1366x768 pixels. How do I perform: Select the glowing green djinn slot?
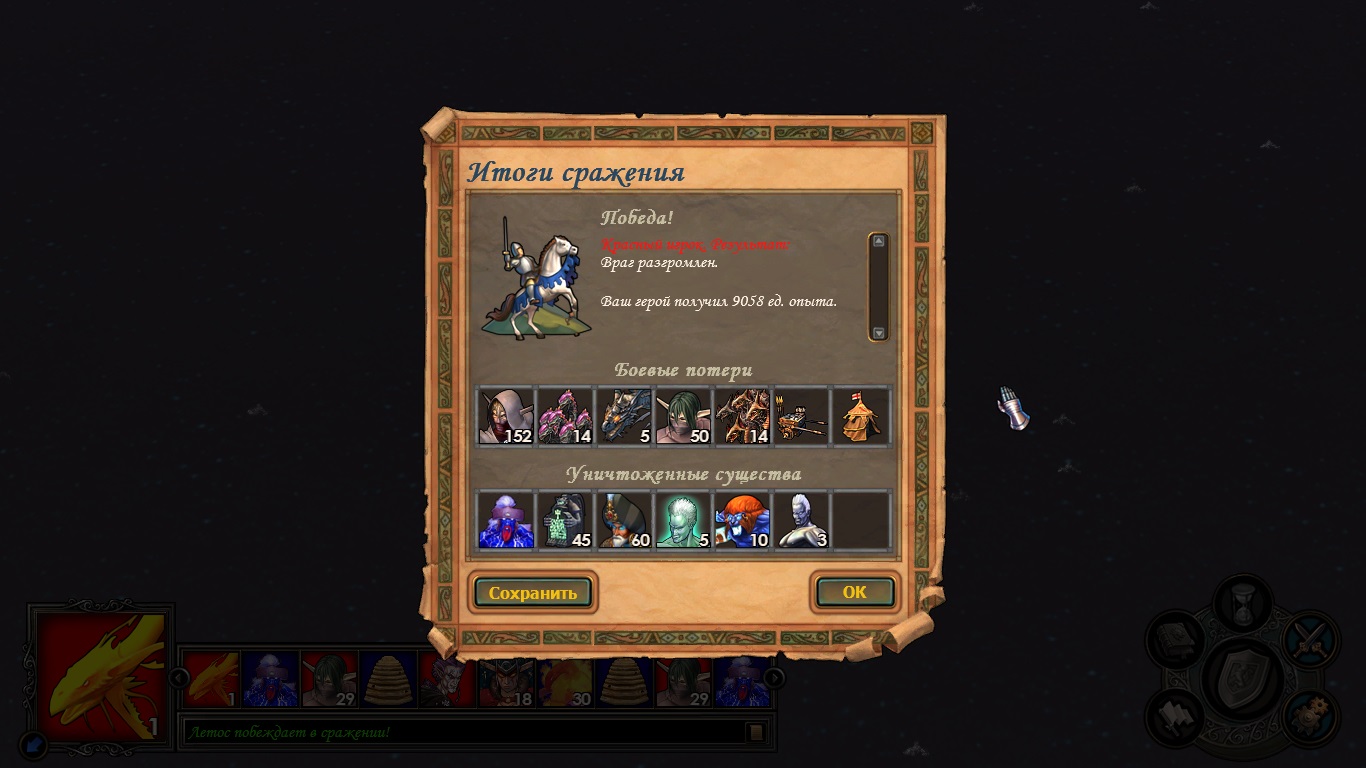point(683,521)
